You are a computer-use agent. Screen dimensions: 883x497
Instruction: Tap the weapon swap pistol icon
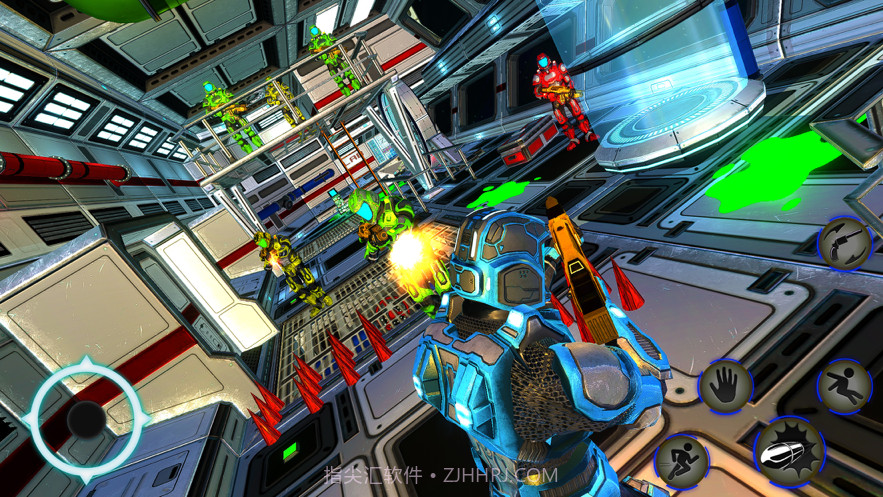[x=845, y=244]
